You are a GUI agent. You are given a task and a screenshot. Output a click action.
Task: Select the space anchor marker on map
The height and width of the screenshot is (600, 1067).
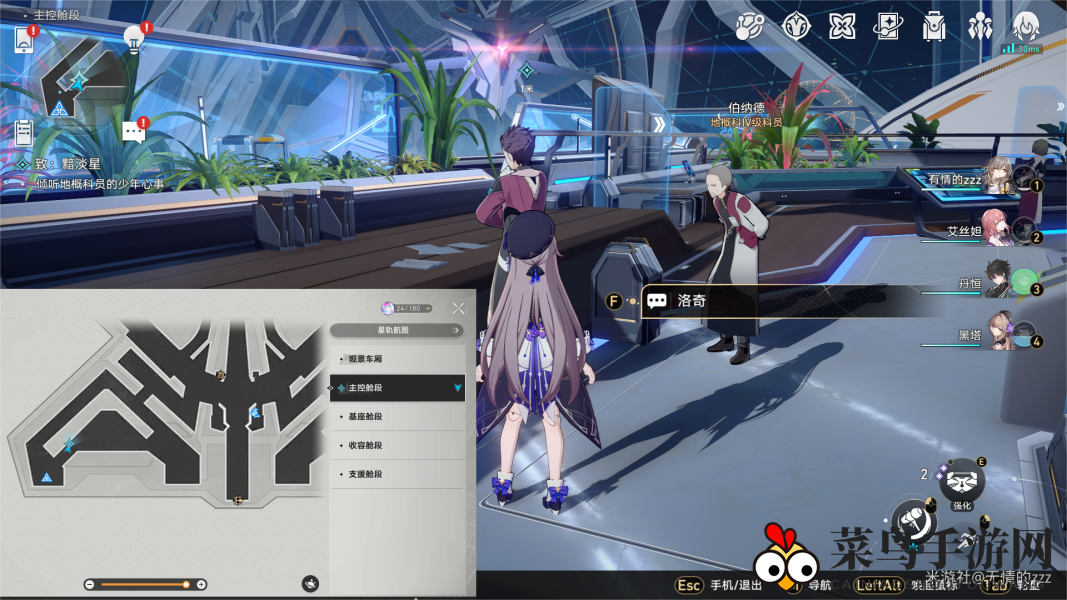click(47, 478)
